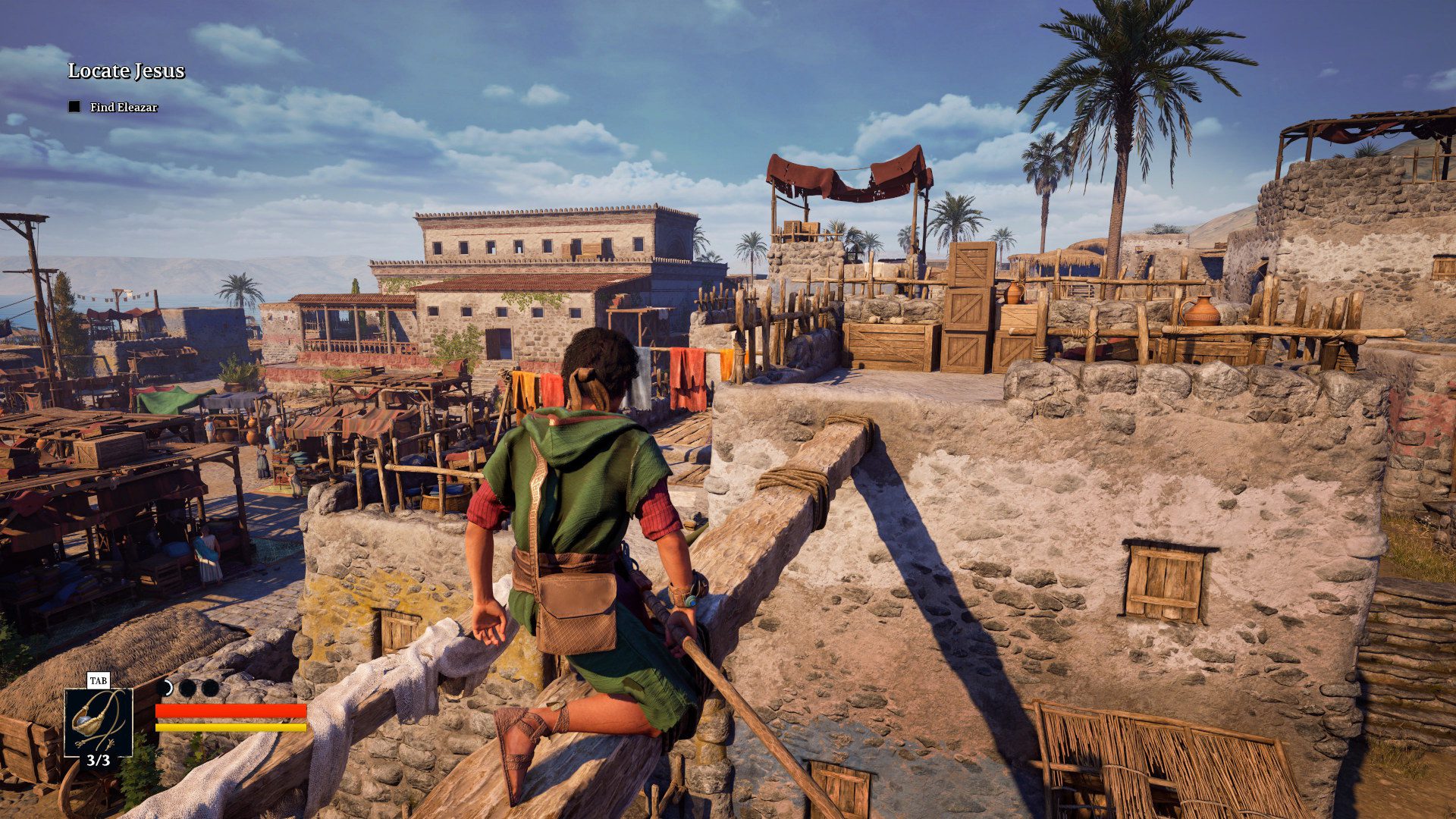This screenshot has width=1456, height=819.
Task: Toggle the Find Eleazar objective checkbox
Action: tap(74, 107)
